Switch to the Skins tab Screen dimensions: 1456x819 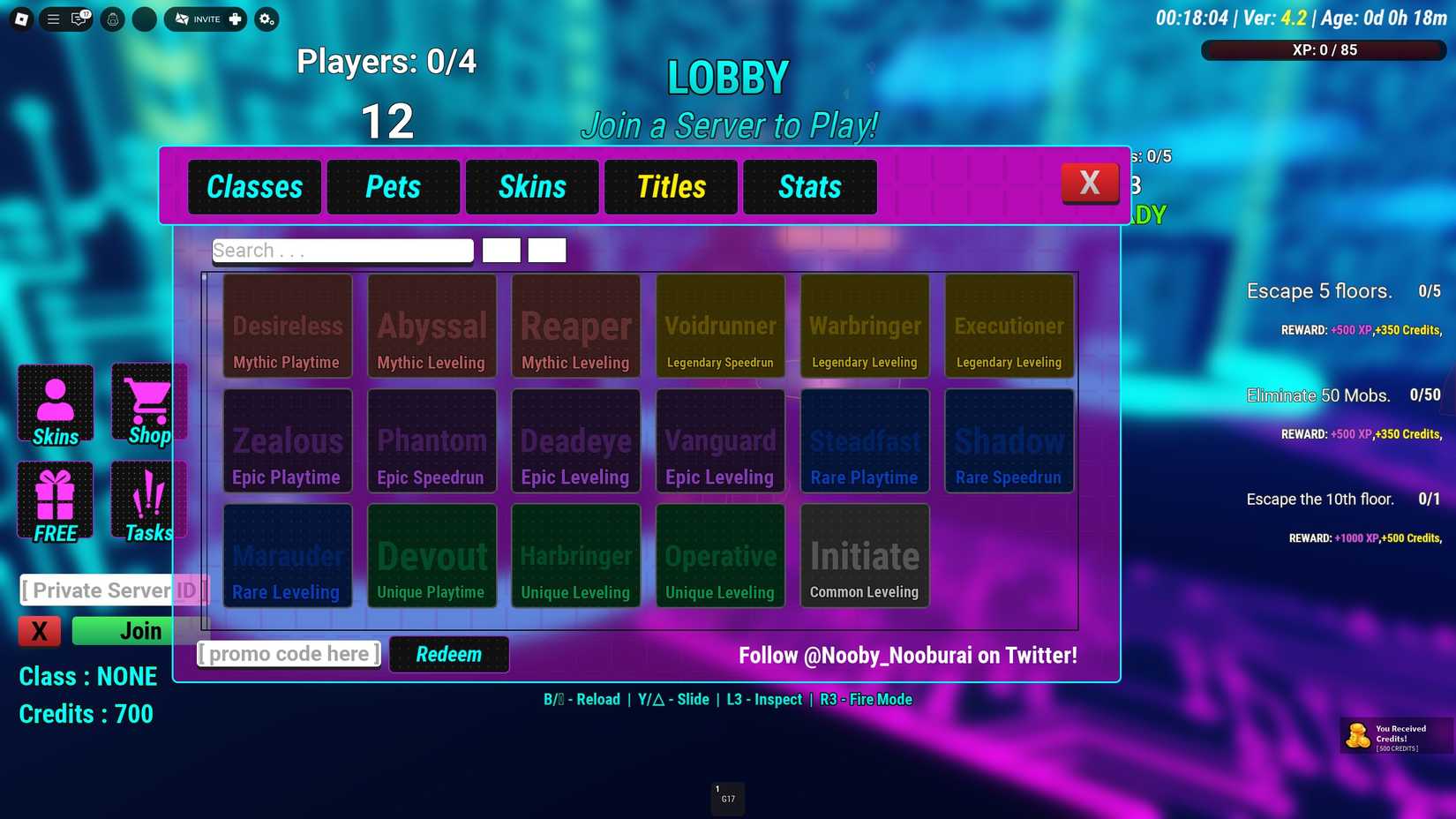point(532,187)
